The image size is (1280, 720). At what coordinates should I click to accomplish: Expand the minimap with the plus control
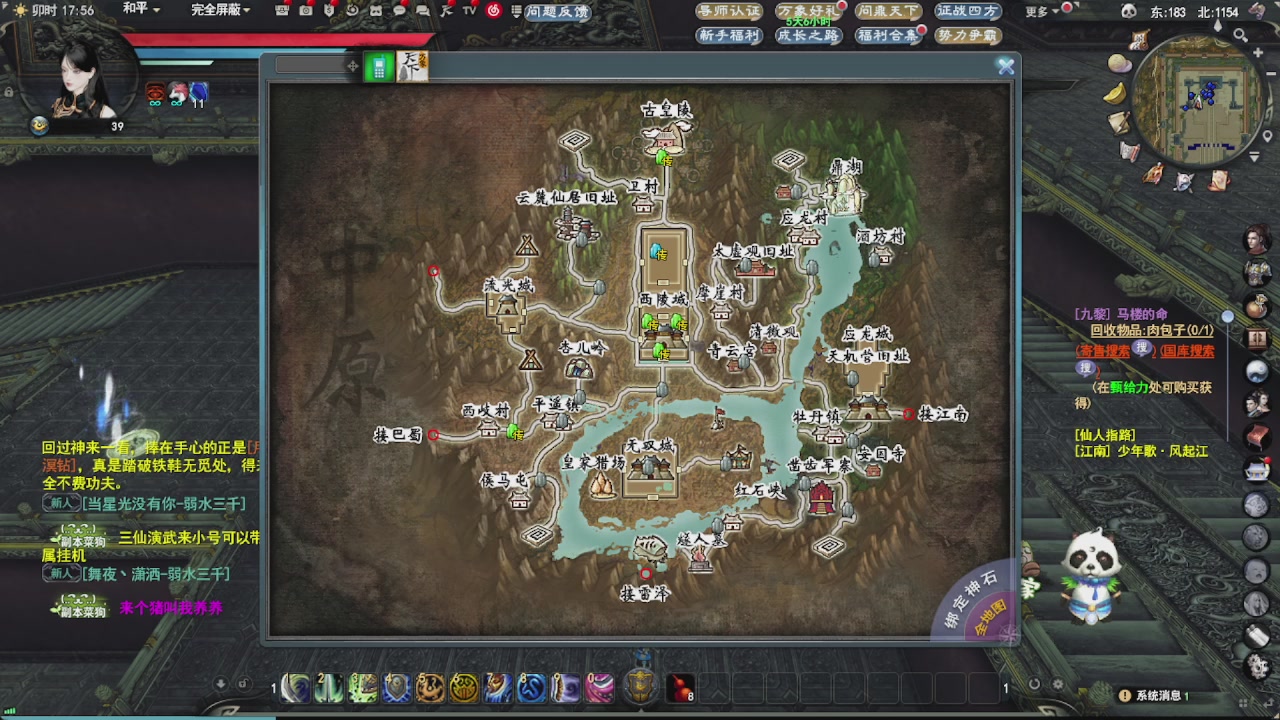1257,53
